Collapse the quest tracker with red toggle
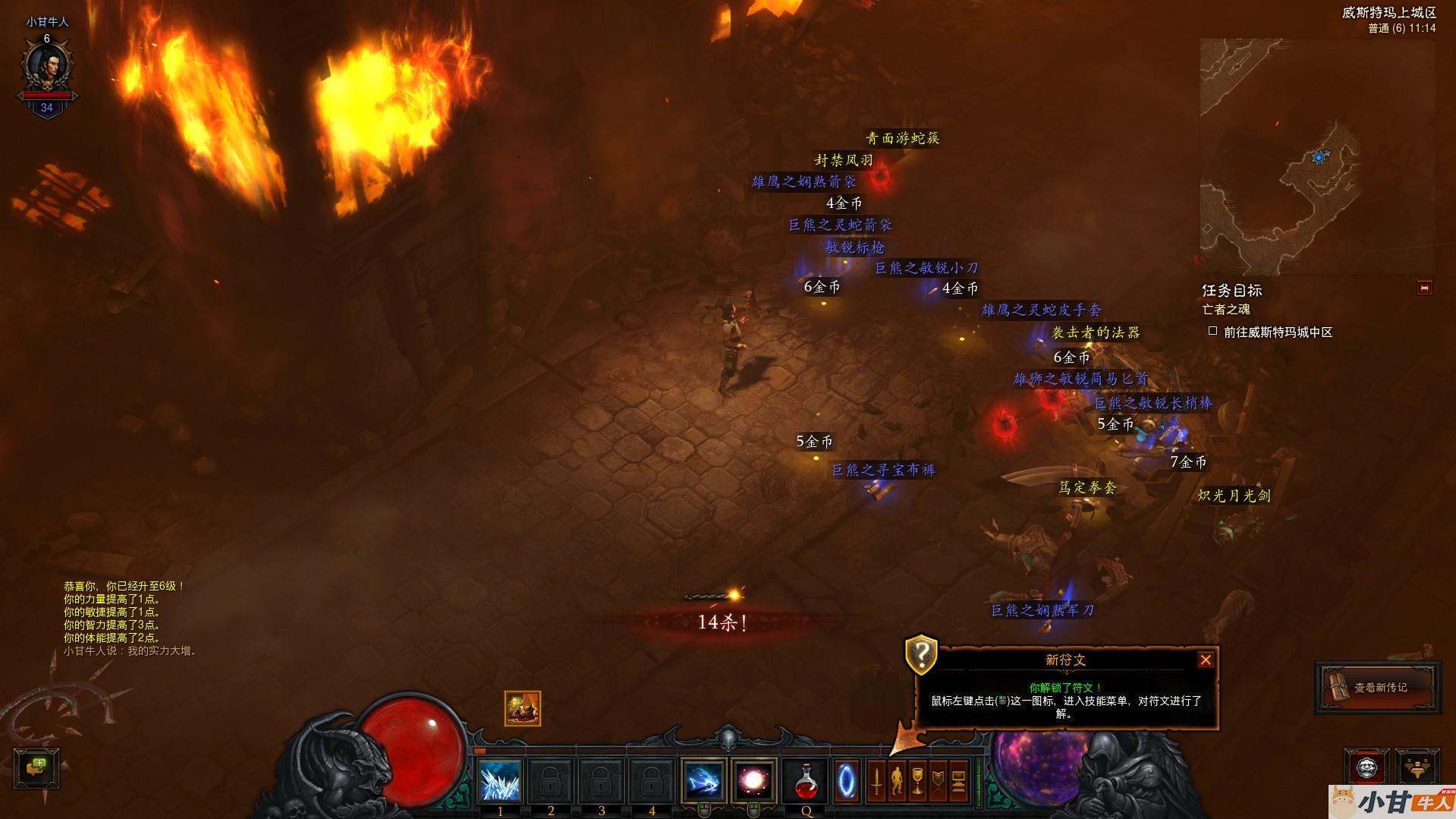Image resolution: width=1456 pixels, height=819 pixels. tap(1424, 288)
